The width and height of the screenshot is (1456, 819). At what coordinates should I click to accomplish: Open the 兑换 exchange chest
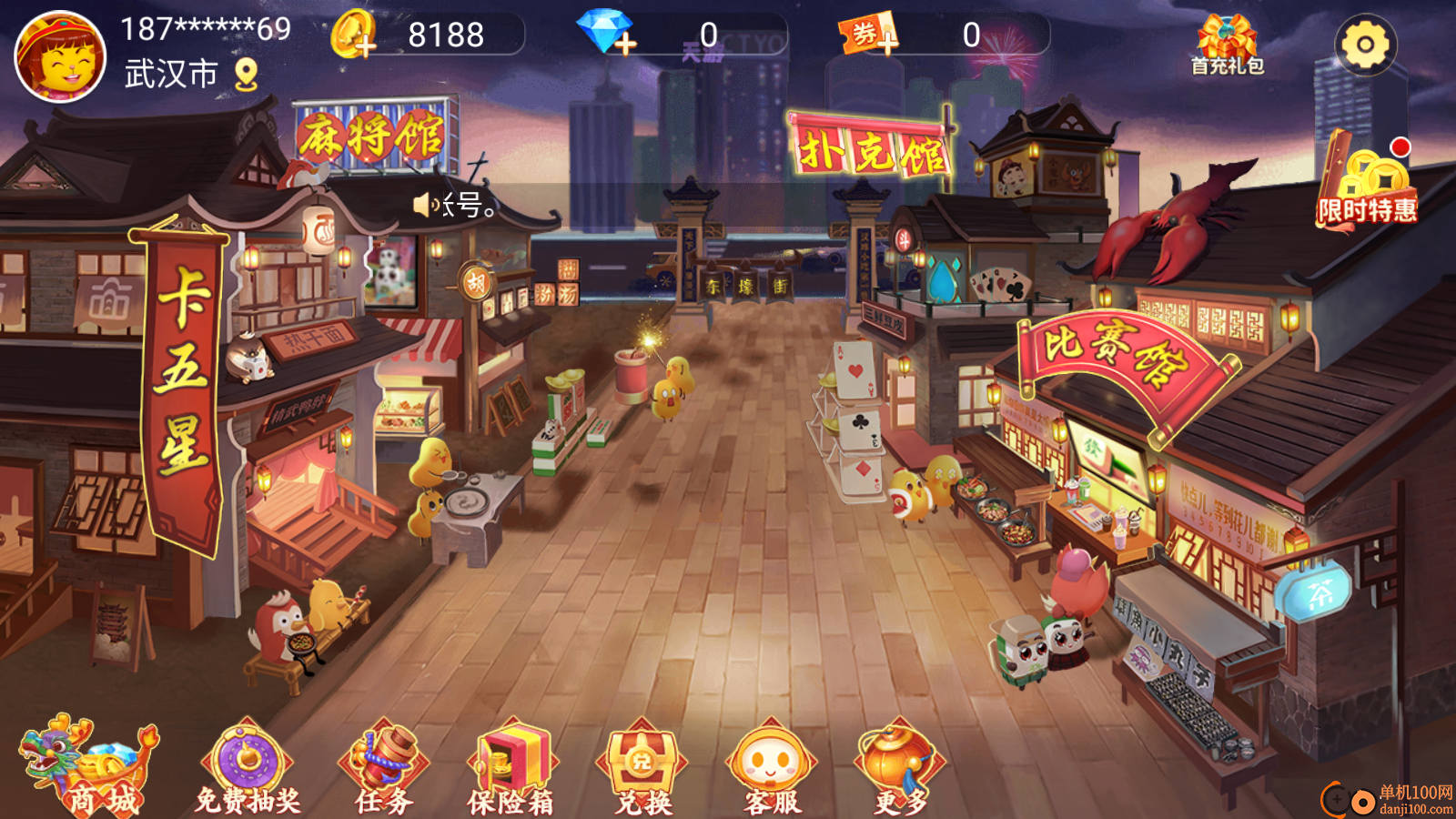(642, 766)
